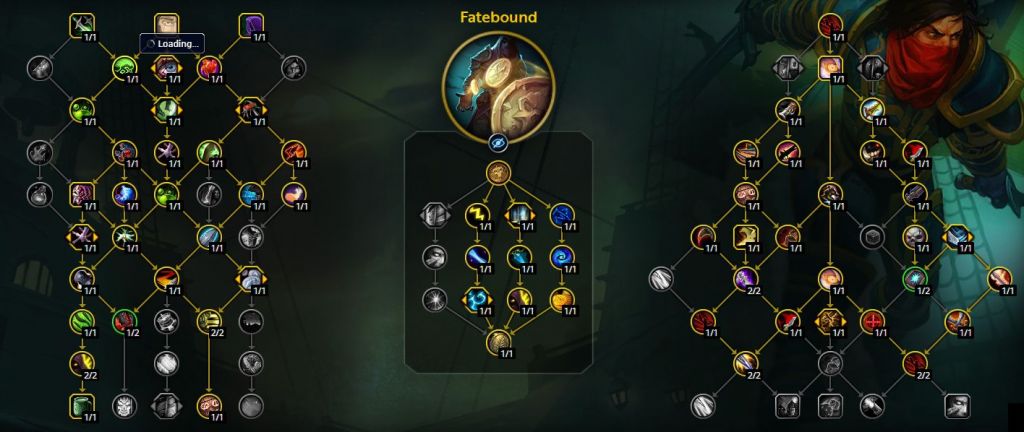Choose the final coin node of Fatebound tree
The width and height of the screenshot is (1024, 432).
(x=499, y=342)
